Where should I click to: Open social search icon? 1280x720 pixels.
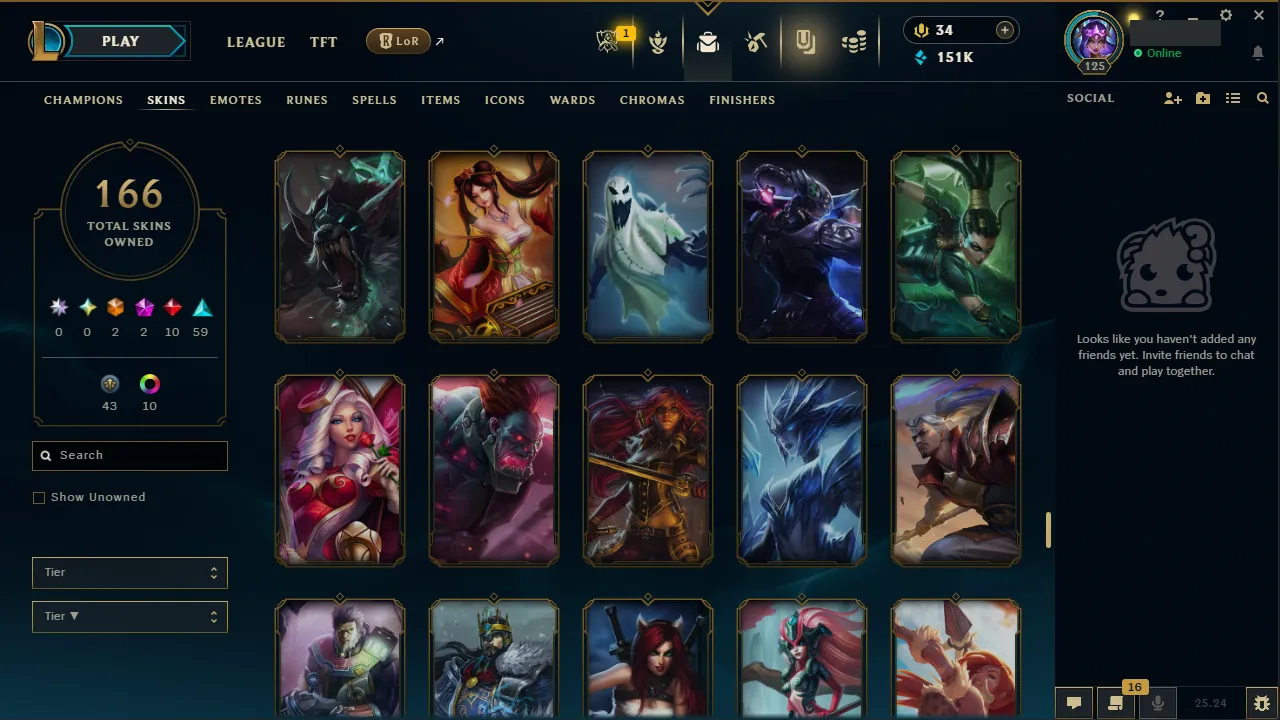1262,98
